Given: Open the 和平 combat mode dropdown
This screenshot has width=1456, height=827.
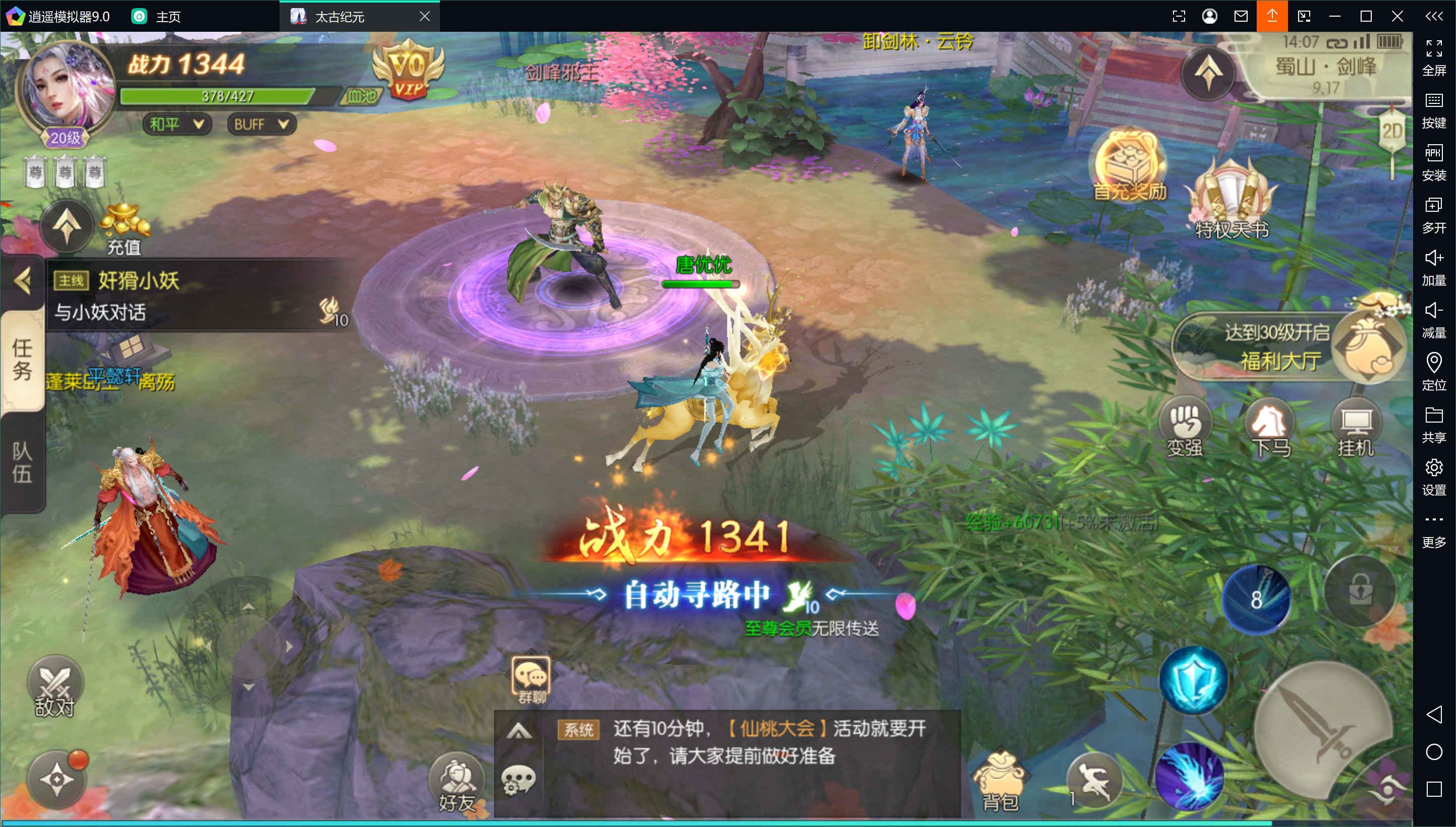Looking at the screenshot, I should coord(176,124).
